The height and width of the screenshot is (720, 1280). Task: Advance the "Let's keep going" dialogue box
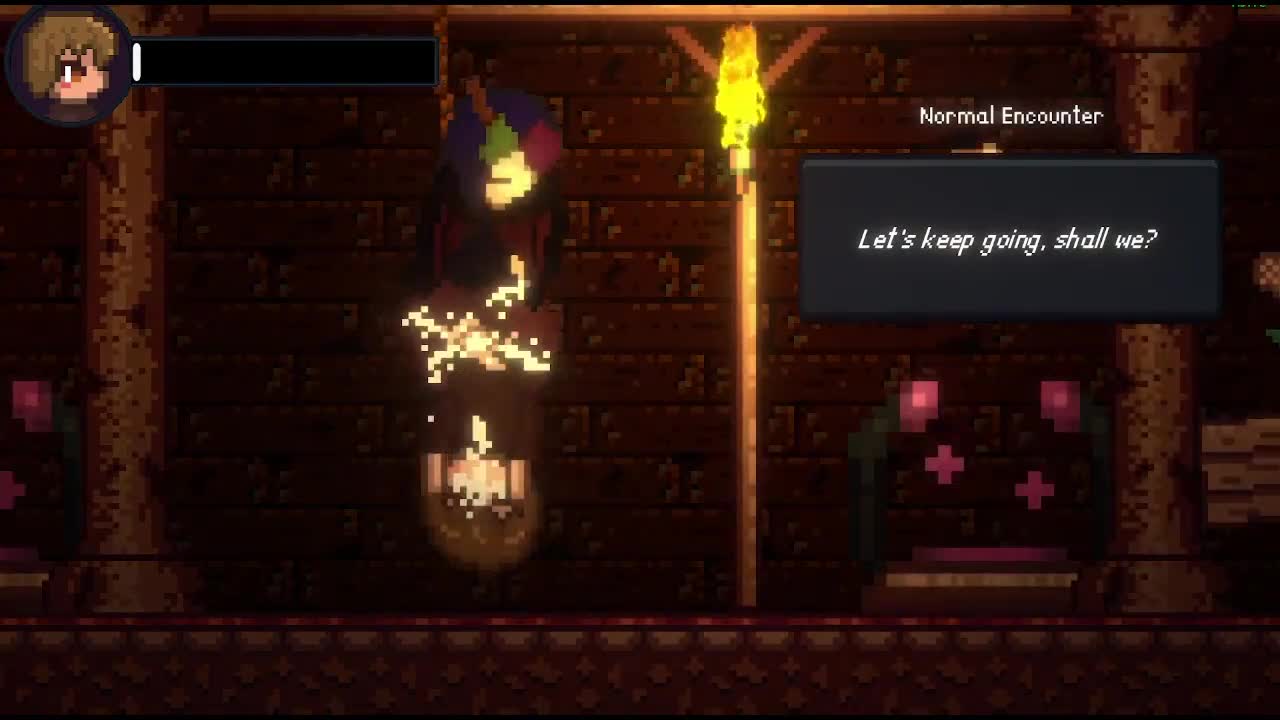[x=1008, y=240]
